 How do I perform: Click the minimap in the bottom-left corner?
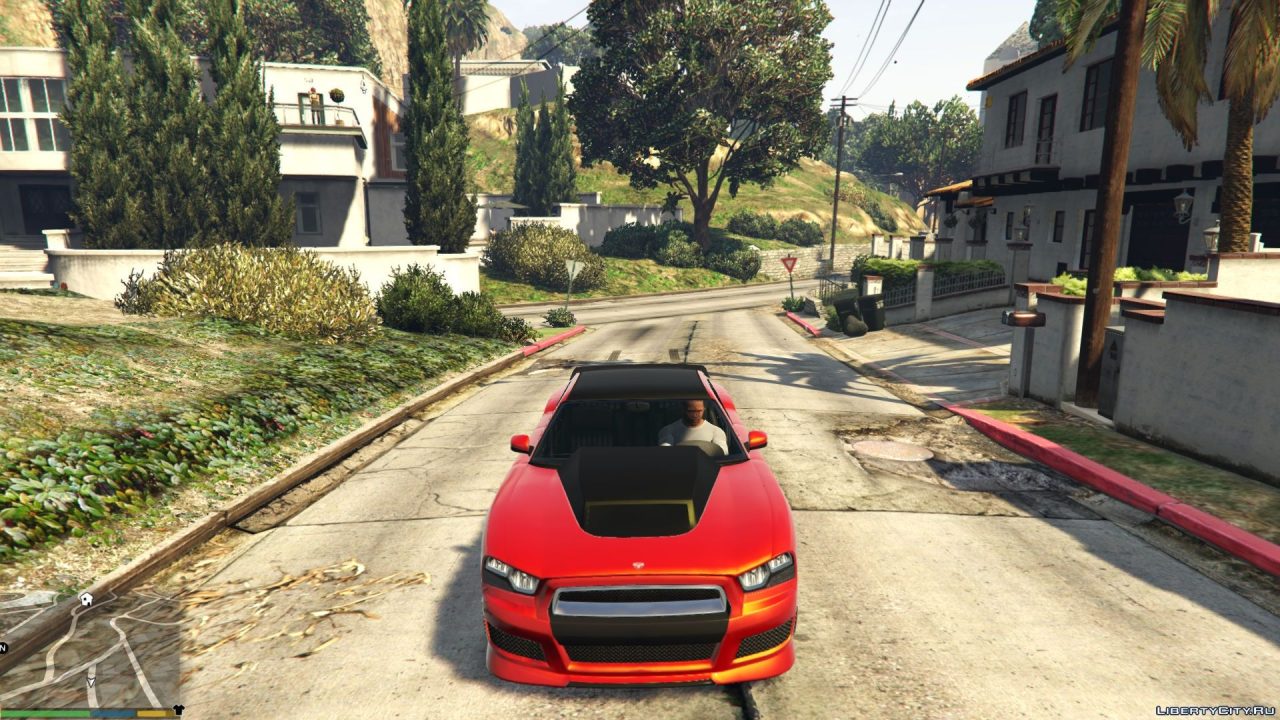tap(90, 650)
